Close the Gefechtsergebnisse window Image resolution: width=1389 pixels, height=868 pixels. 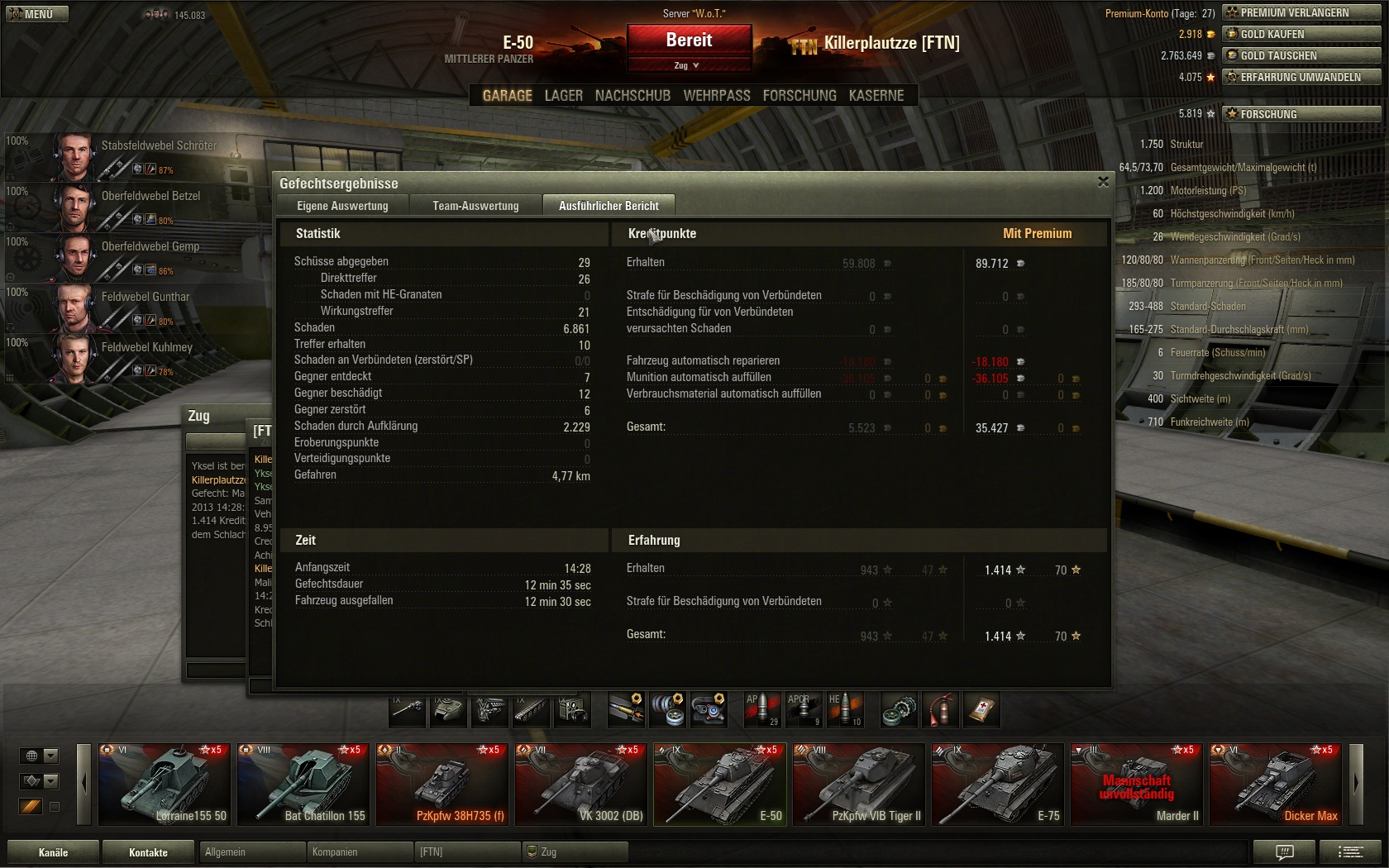point(1103,182)
